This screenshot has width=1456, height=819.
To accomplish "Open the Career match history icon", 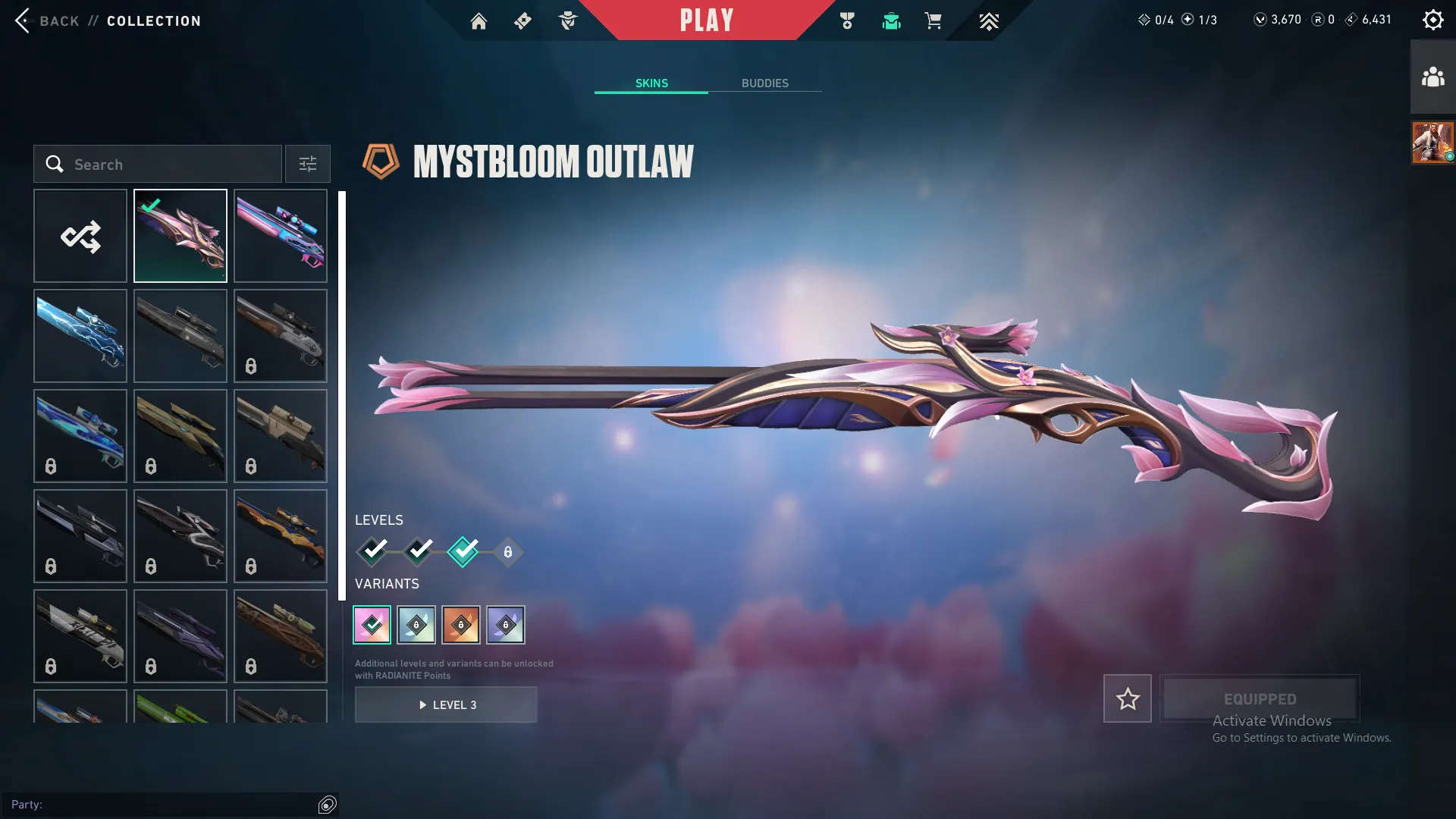I will (x=848, y=20).
